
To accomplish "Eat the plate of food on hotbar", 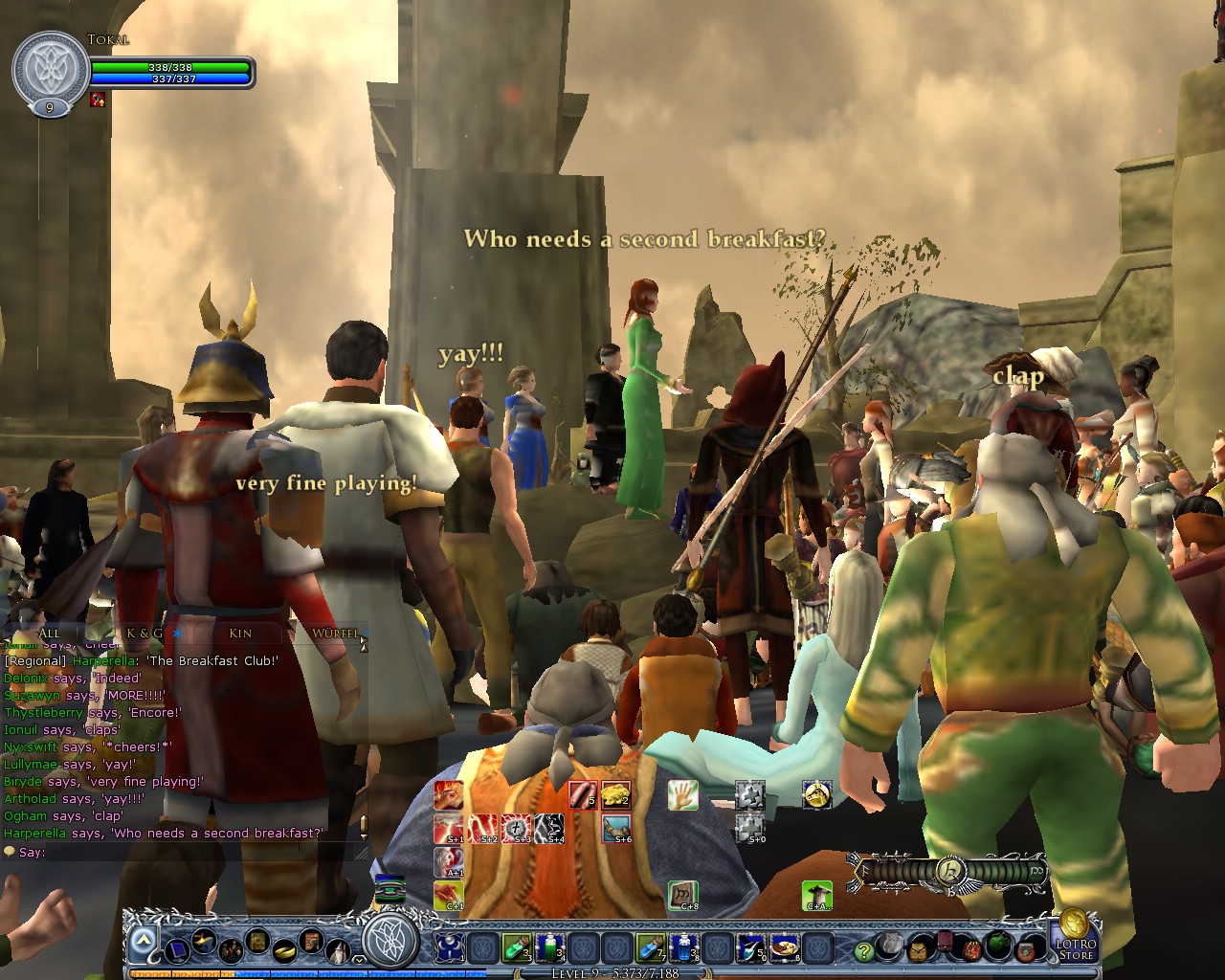I will tap(785, 947).
